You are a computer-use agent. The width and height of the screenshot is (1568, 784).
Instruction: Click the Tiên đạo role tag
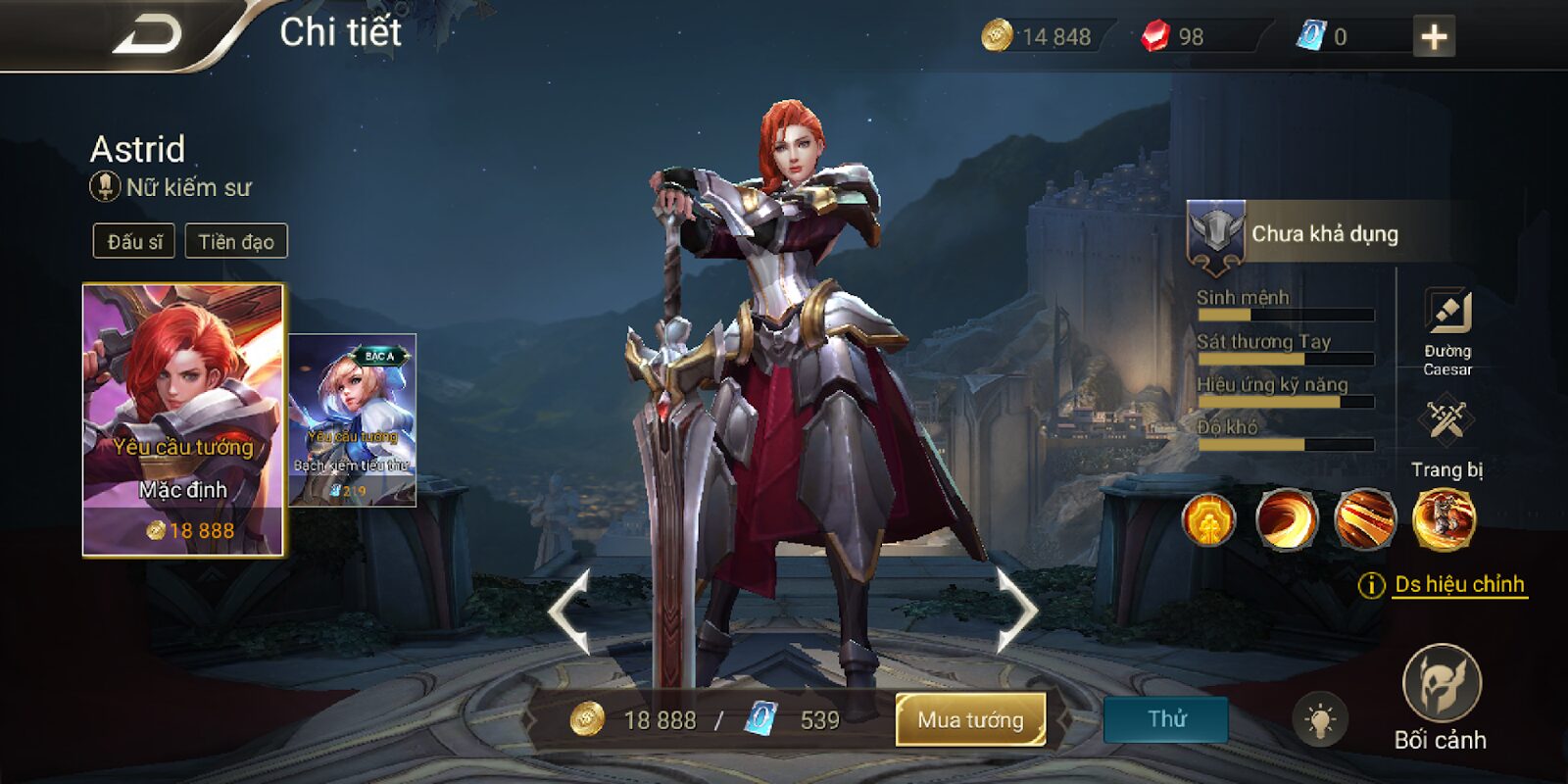(236, 241)
